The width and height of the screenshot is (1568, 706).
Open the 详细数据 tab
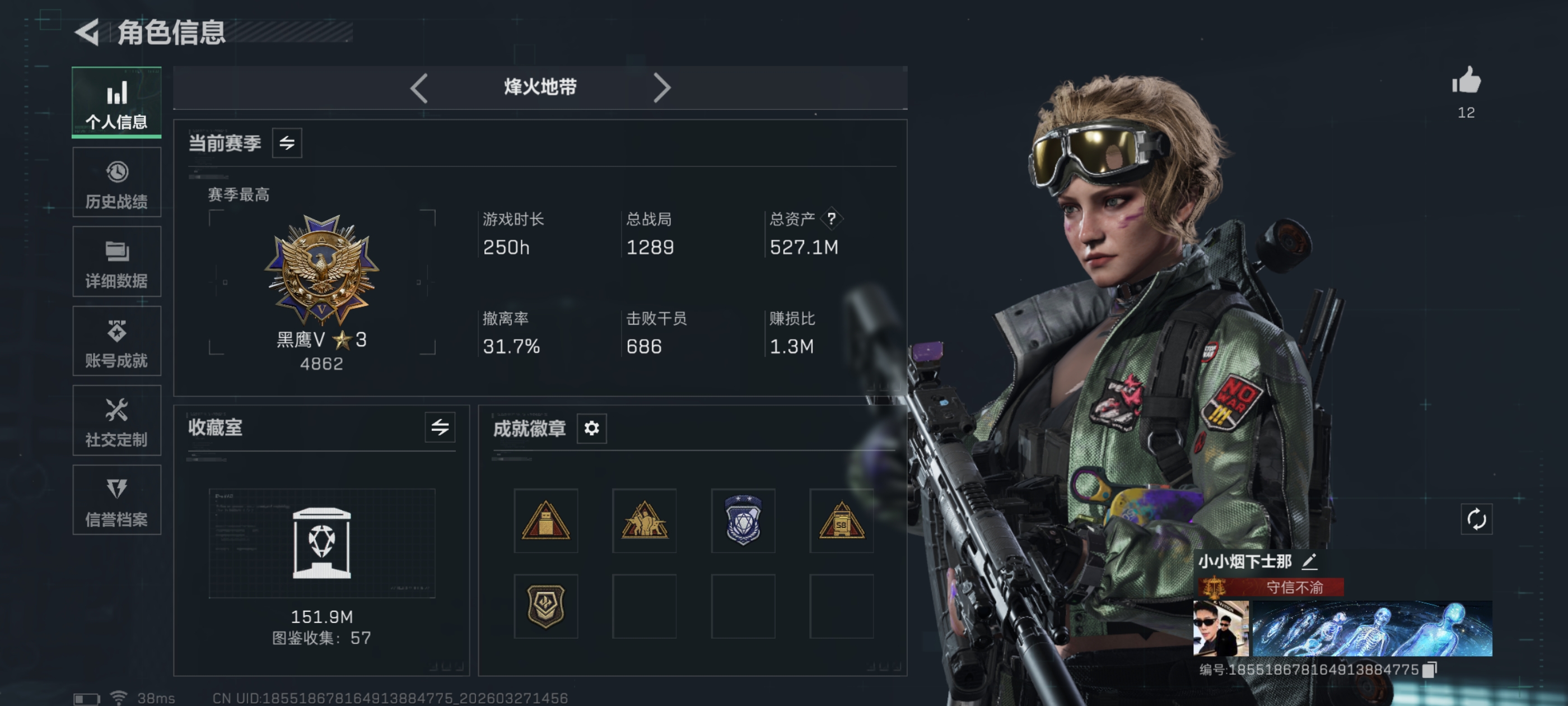click(116, 262)
